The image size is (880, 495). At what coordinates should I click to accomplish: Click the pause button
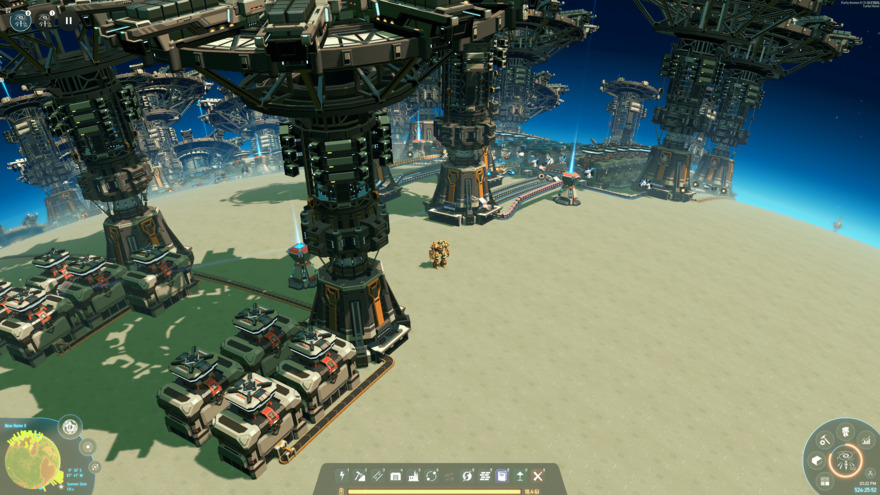(68, 20)
